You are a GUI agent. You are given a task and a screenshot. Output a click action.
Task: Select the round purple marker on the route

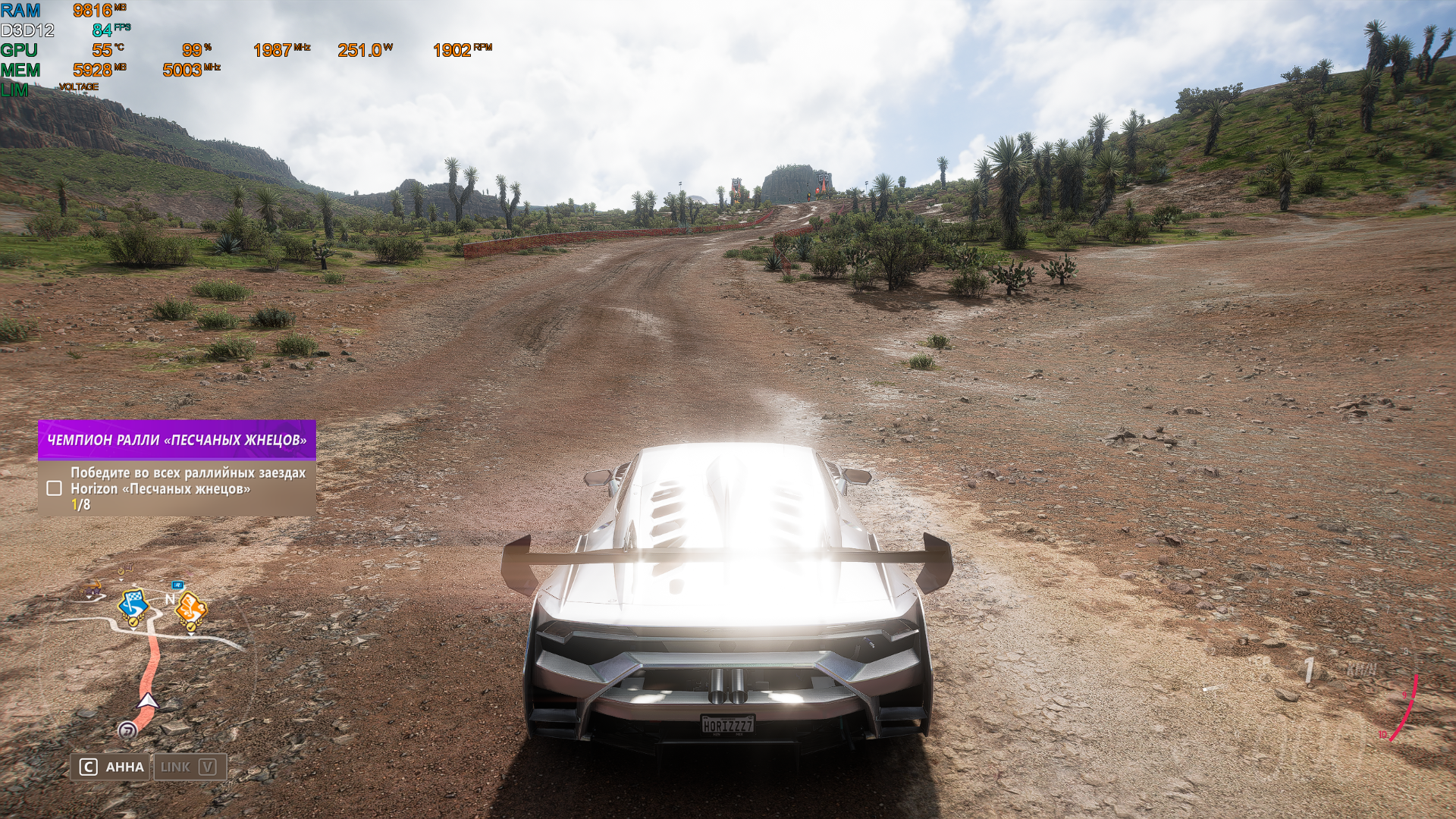pyautogui.click(x=127, y=730)
